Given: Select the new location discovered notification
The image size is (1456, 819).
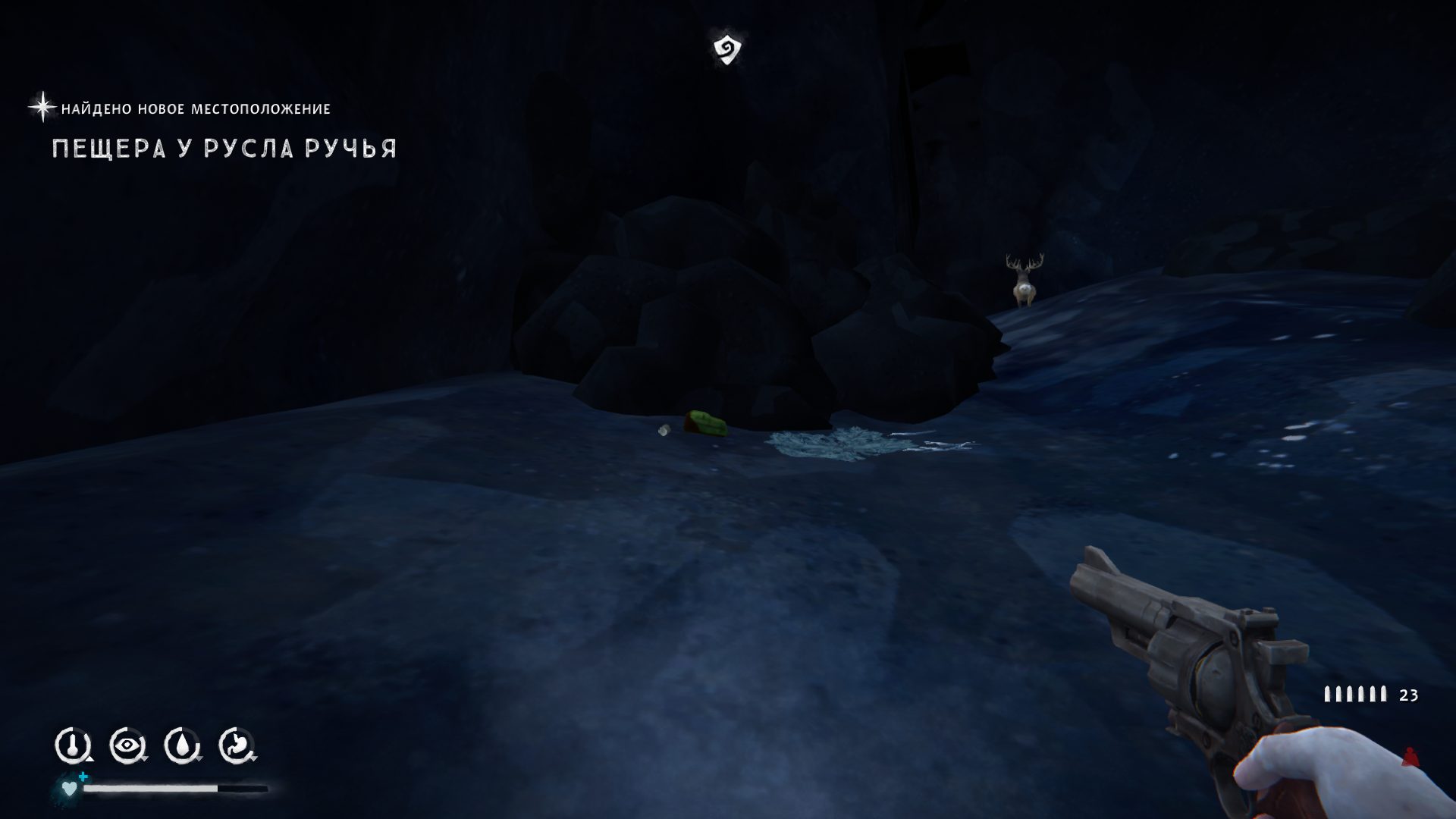Looking at the screenshot, I should pos(195,109).
